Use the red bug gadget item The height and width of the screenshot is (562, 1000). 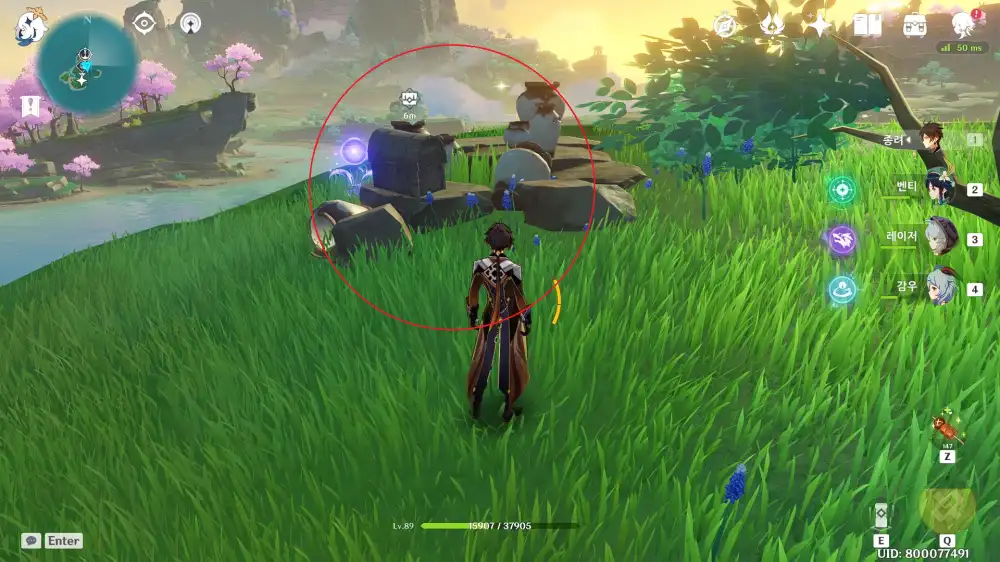(x=945, y=432)
